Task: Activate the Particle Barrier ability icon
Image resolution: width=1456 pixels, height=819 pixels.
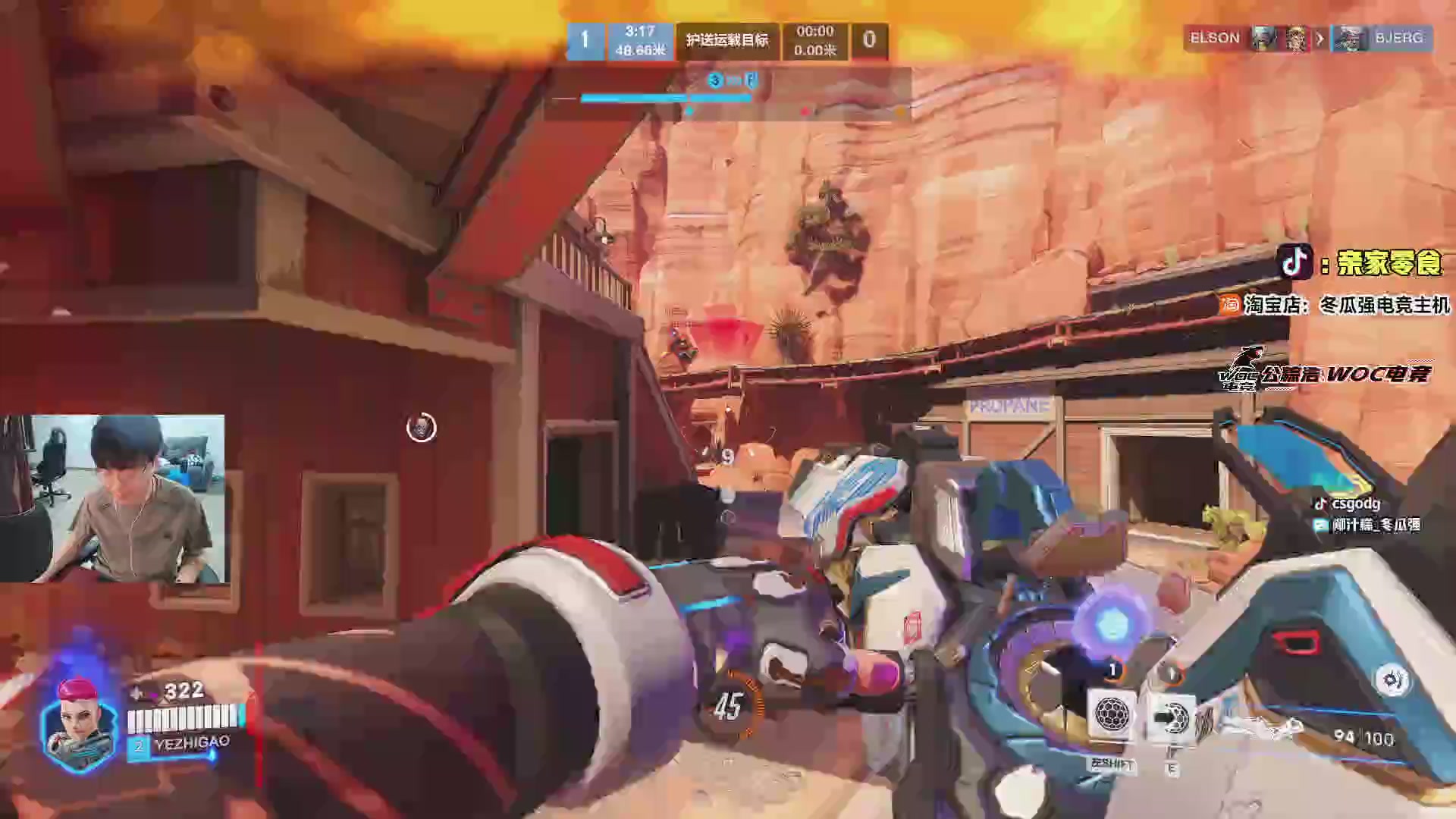Action: pos(1112,714)
